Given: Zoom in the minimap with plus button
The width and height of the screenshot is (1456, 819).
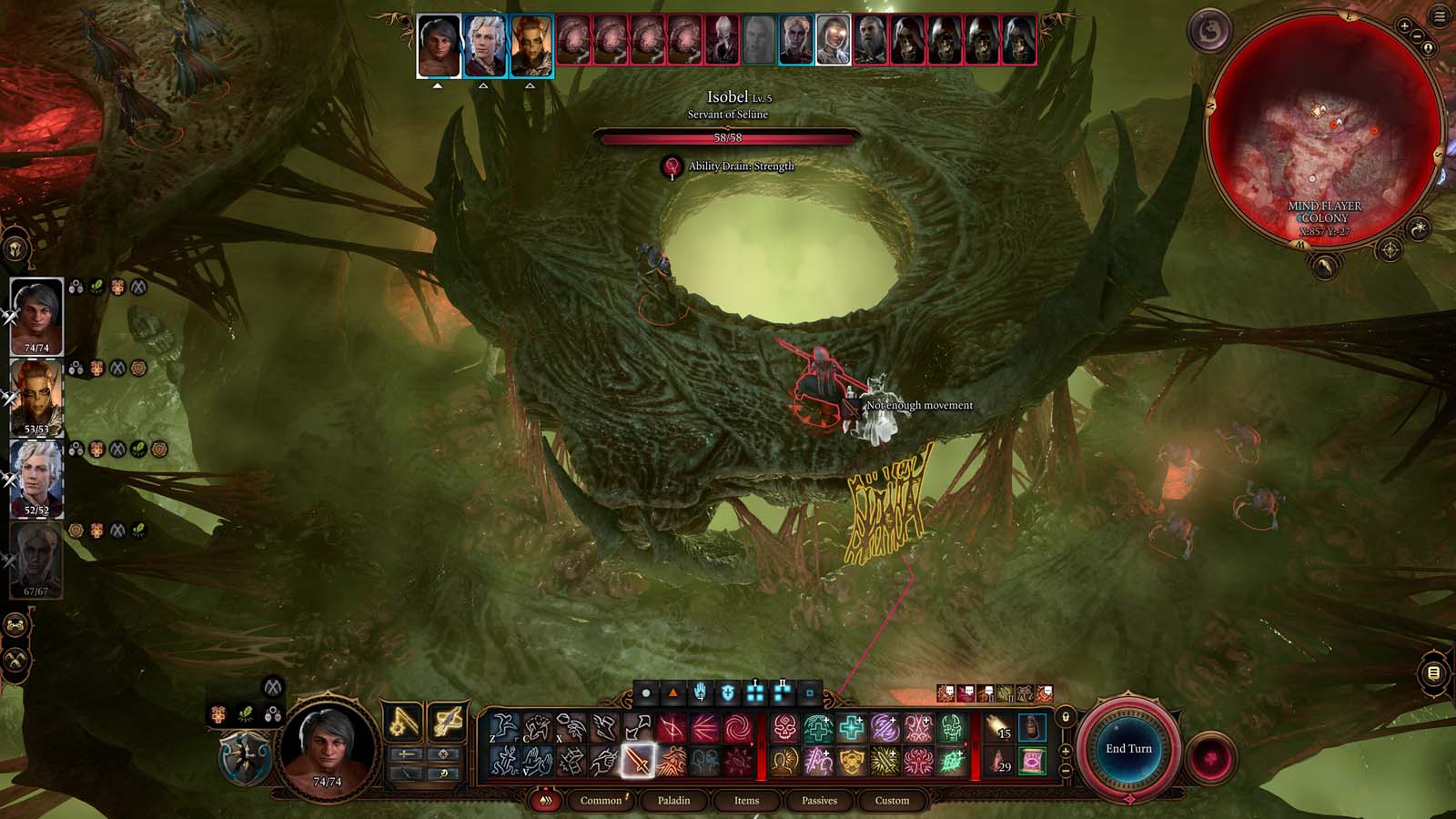Looking at the screenshot, I should pos(1404,27).
